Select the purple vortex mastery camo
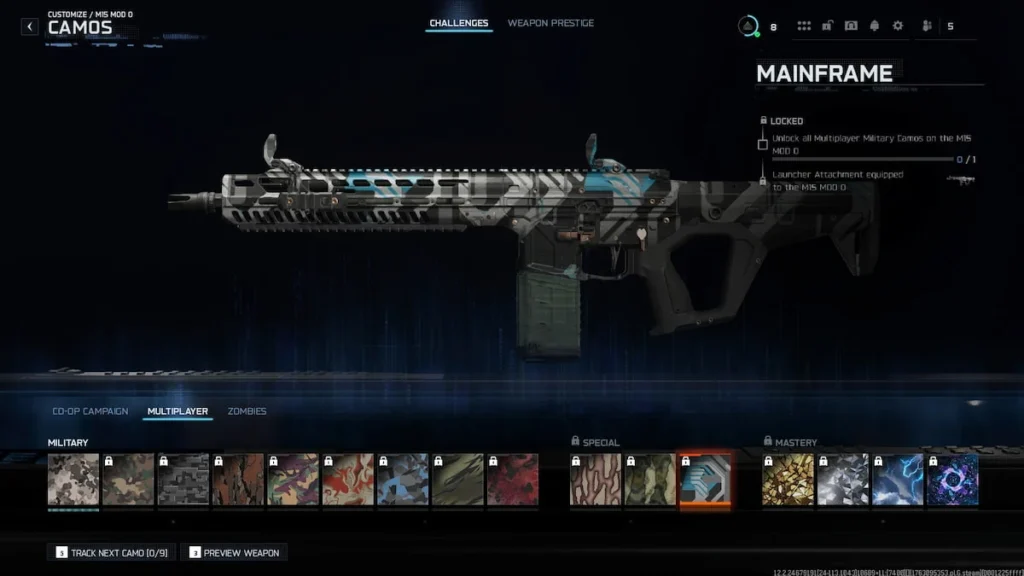 pos(952,480)
